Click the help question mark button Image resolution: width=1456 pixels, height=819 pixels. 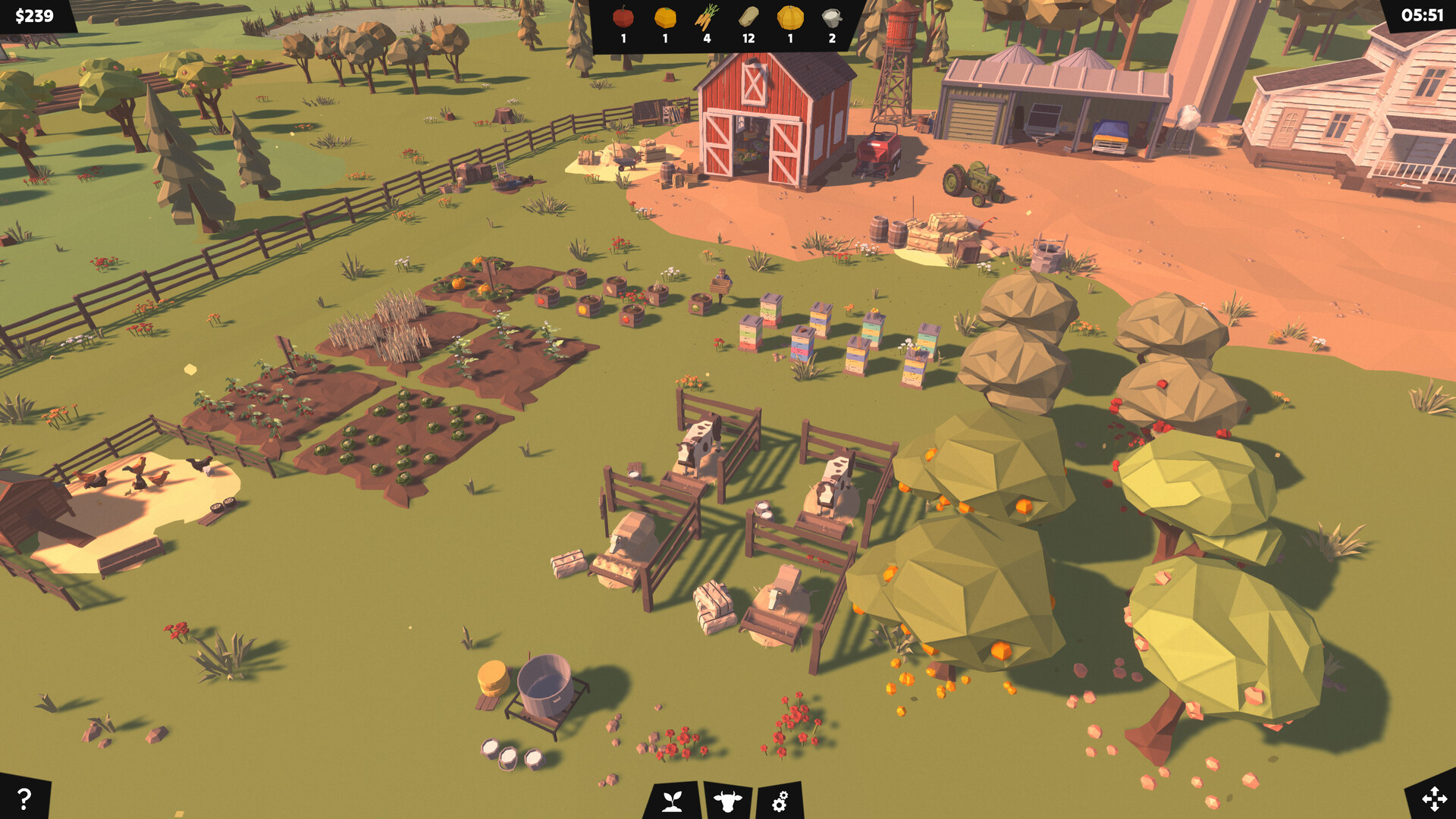[23, 800]
